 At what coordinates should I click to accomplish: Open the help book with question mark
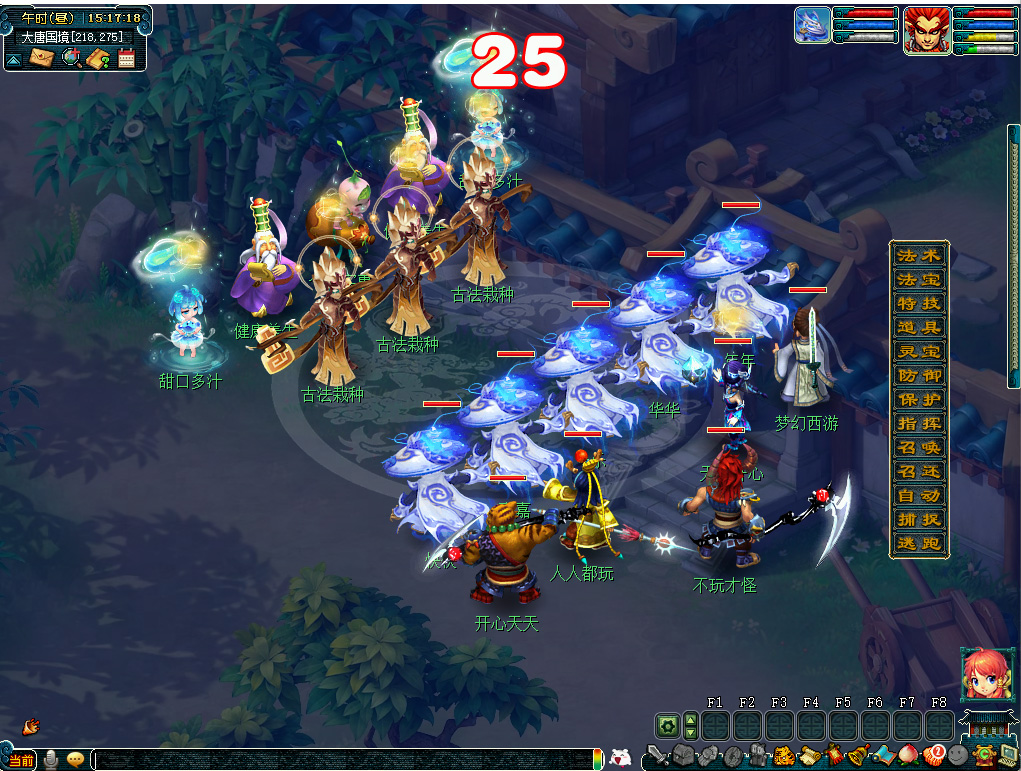[98, 58]
